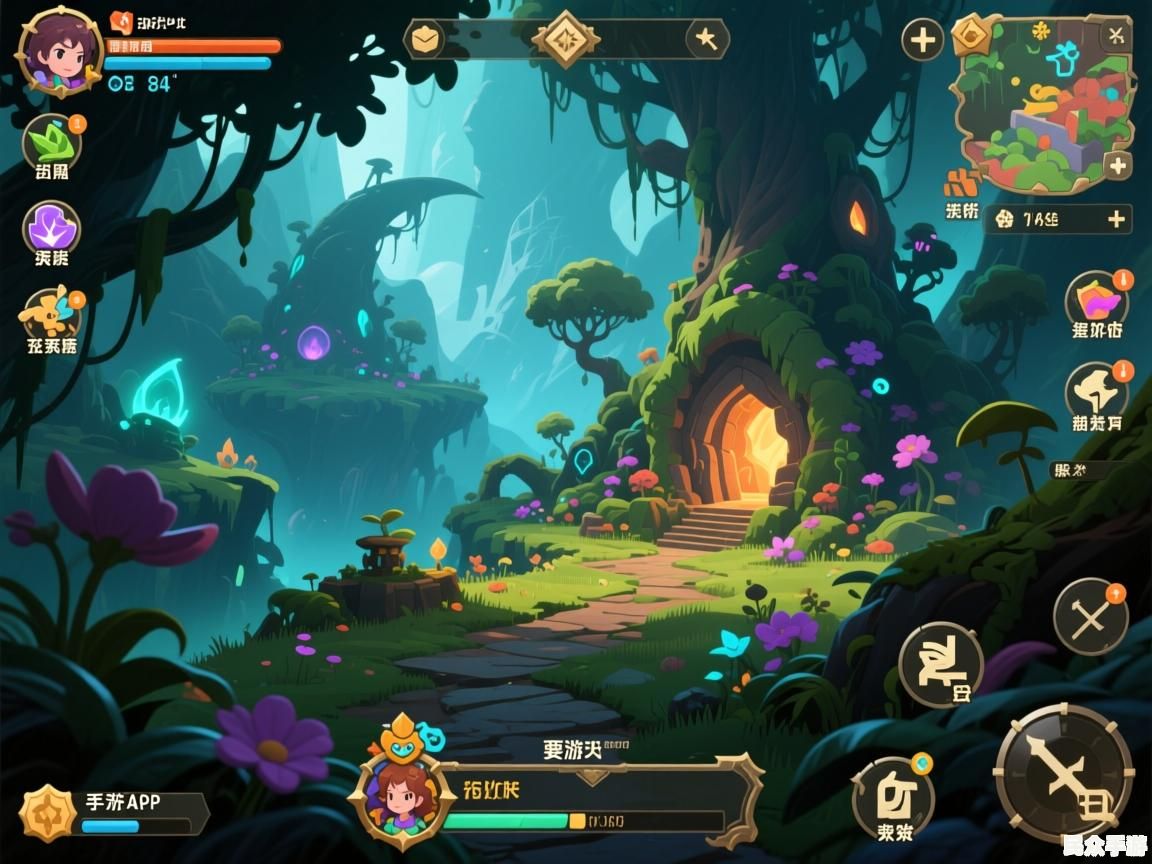
Task: Zoom in with the minimap plus button
Action: tap(1117, 165)
